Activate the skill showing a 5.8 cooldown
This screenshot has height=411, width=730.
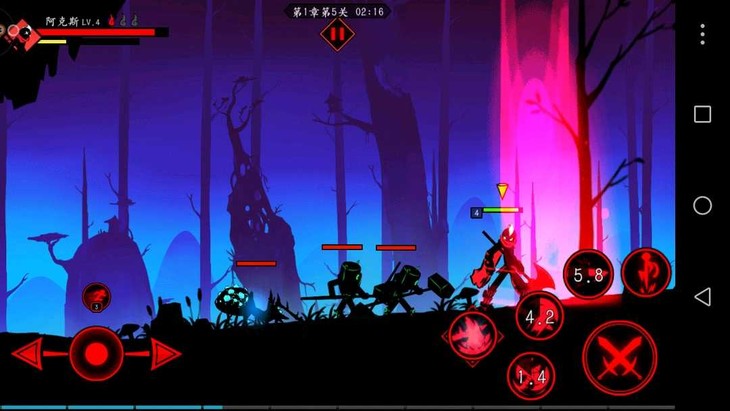[588, 275]
